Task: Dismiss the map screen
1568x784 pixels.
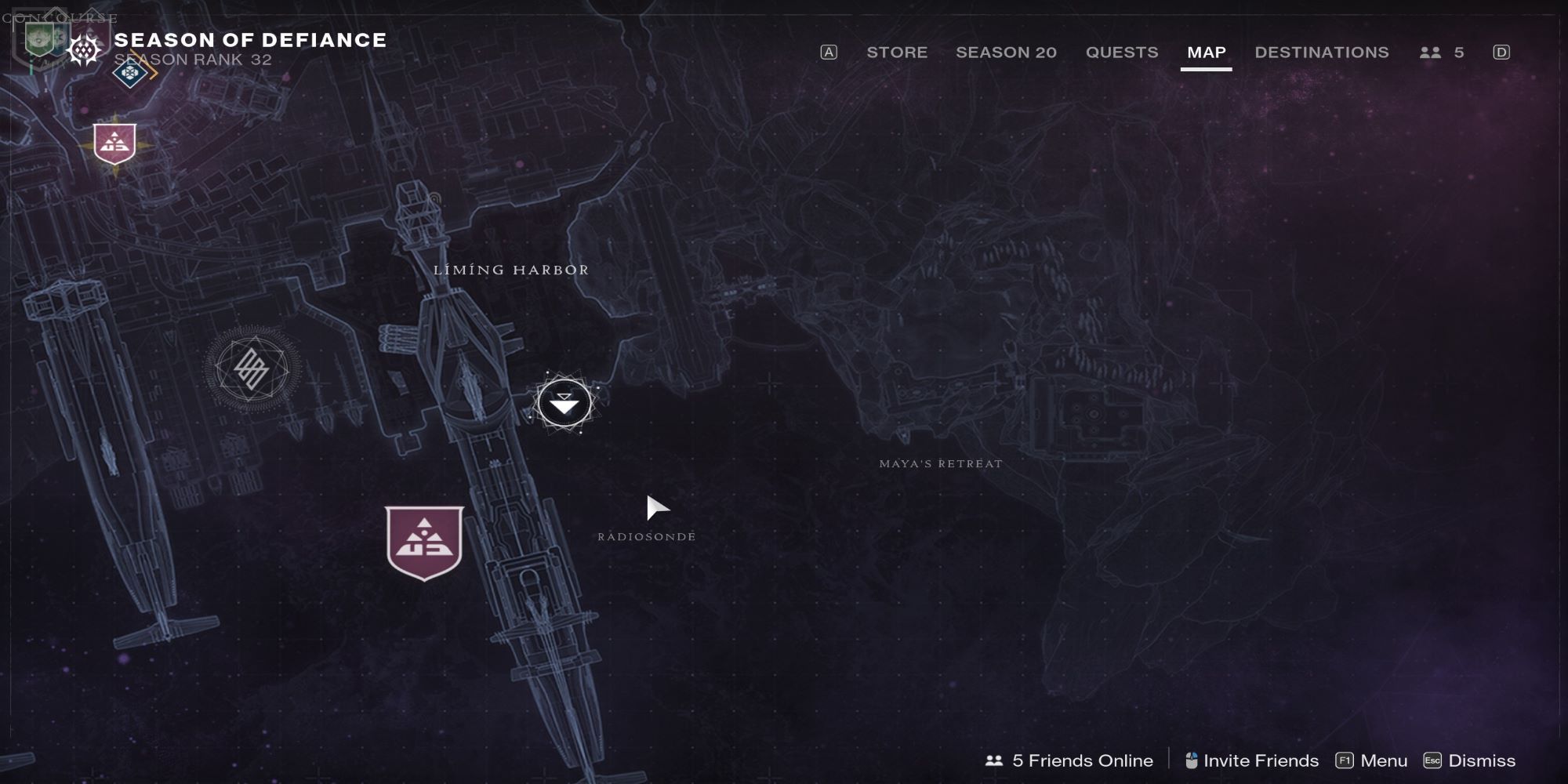Action: tap(1472, 760)
